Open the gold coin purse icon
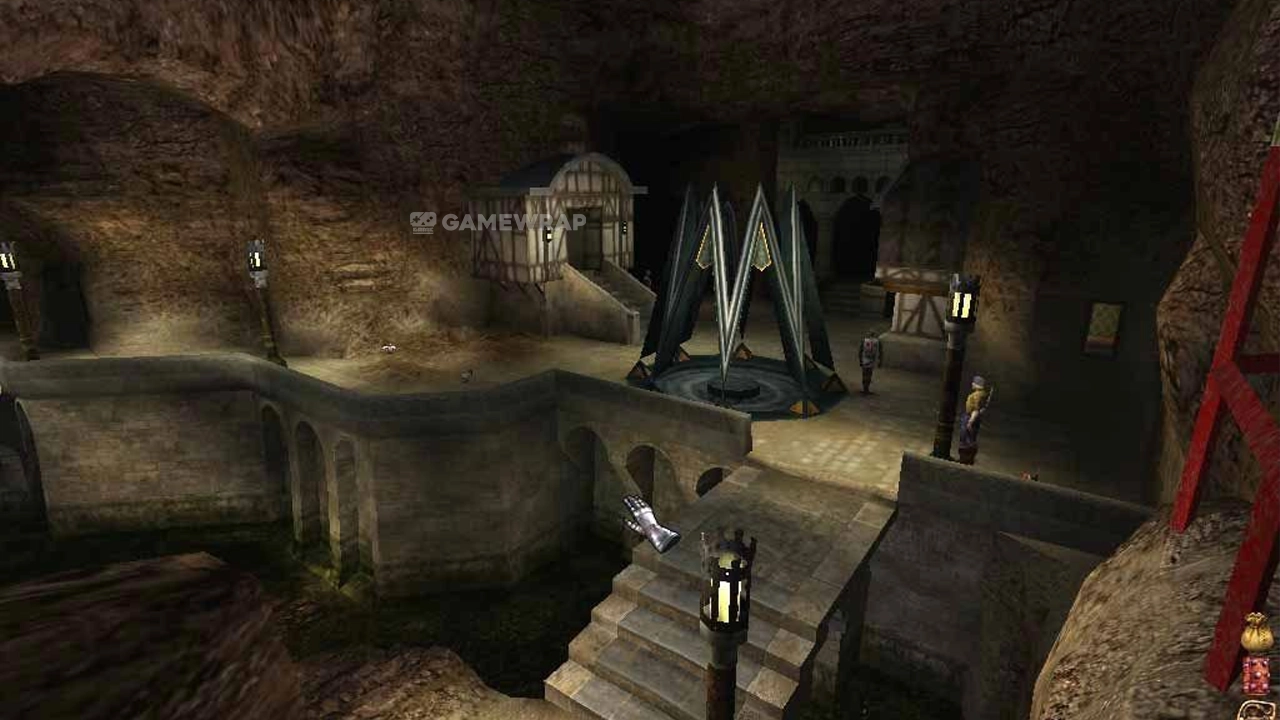This screenshot has height=720, width=1280. click(1257, 633)
